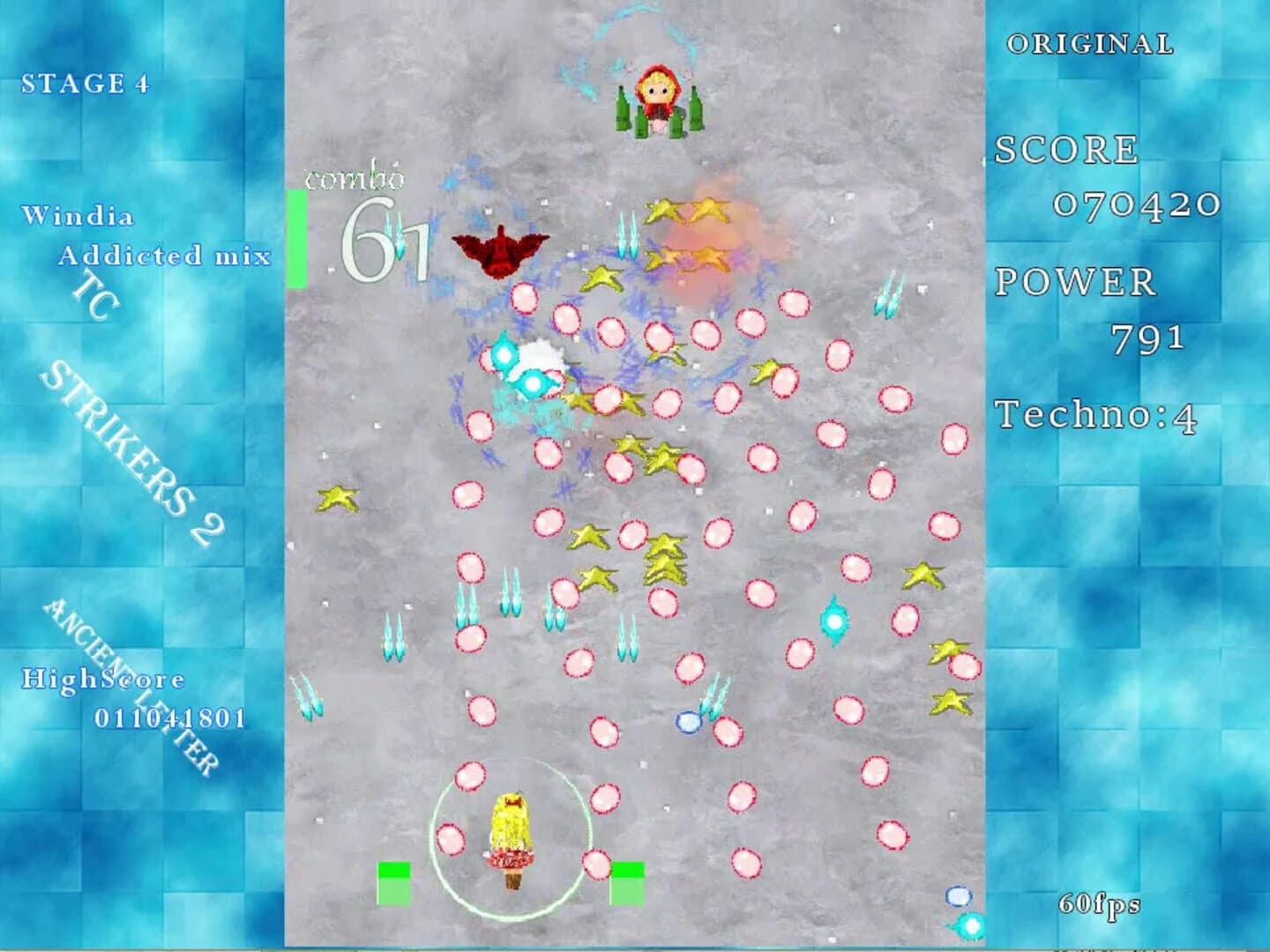Click the red bat enemy sprite

pos(498,251)
